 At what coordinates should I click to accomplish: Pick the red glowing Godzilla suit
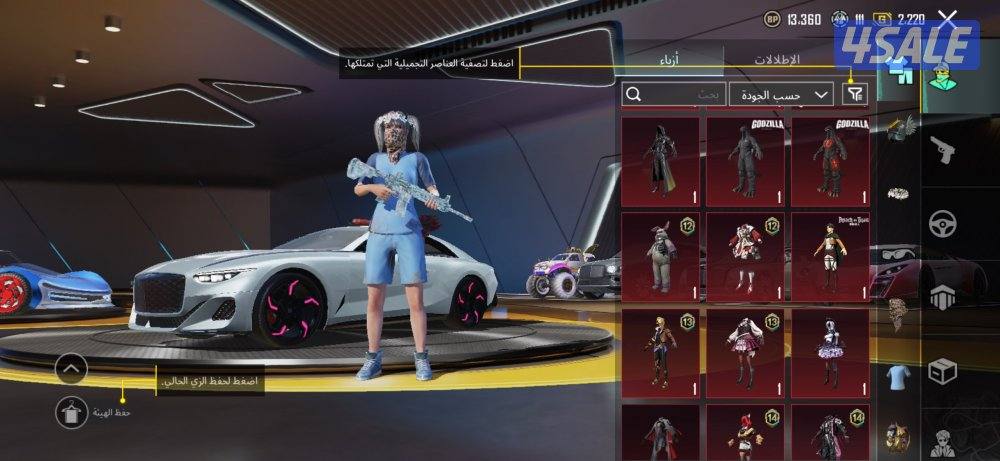point(830,161)
